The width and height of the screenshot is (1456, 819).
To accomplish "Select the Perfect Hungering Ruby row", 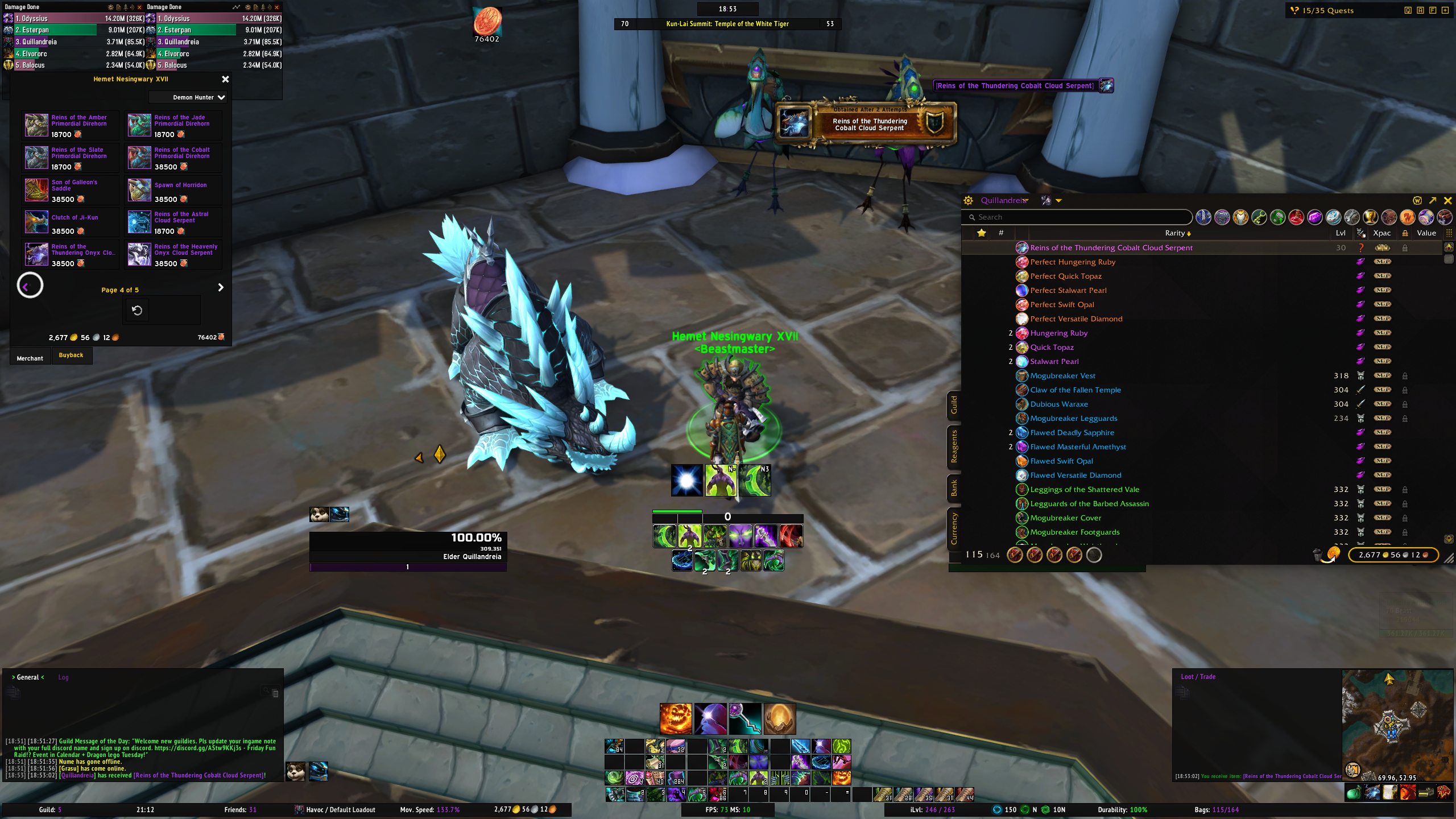I will 1072,262.
